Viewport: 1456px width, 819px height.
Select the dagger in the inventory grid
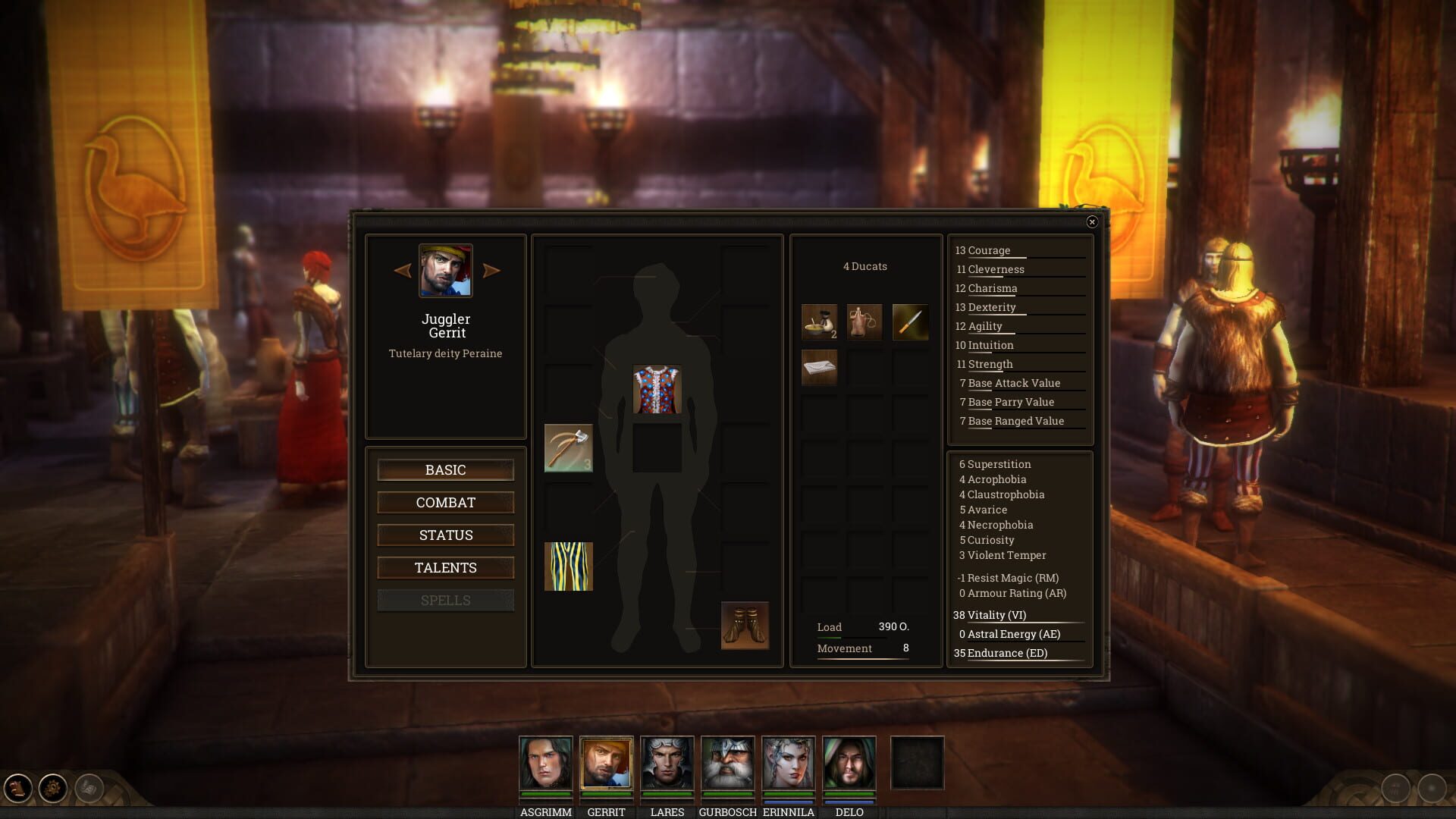coord(909,322)
